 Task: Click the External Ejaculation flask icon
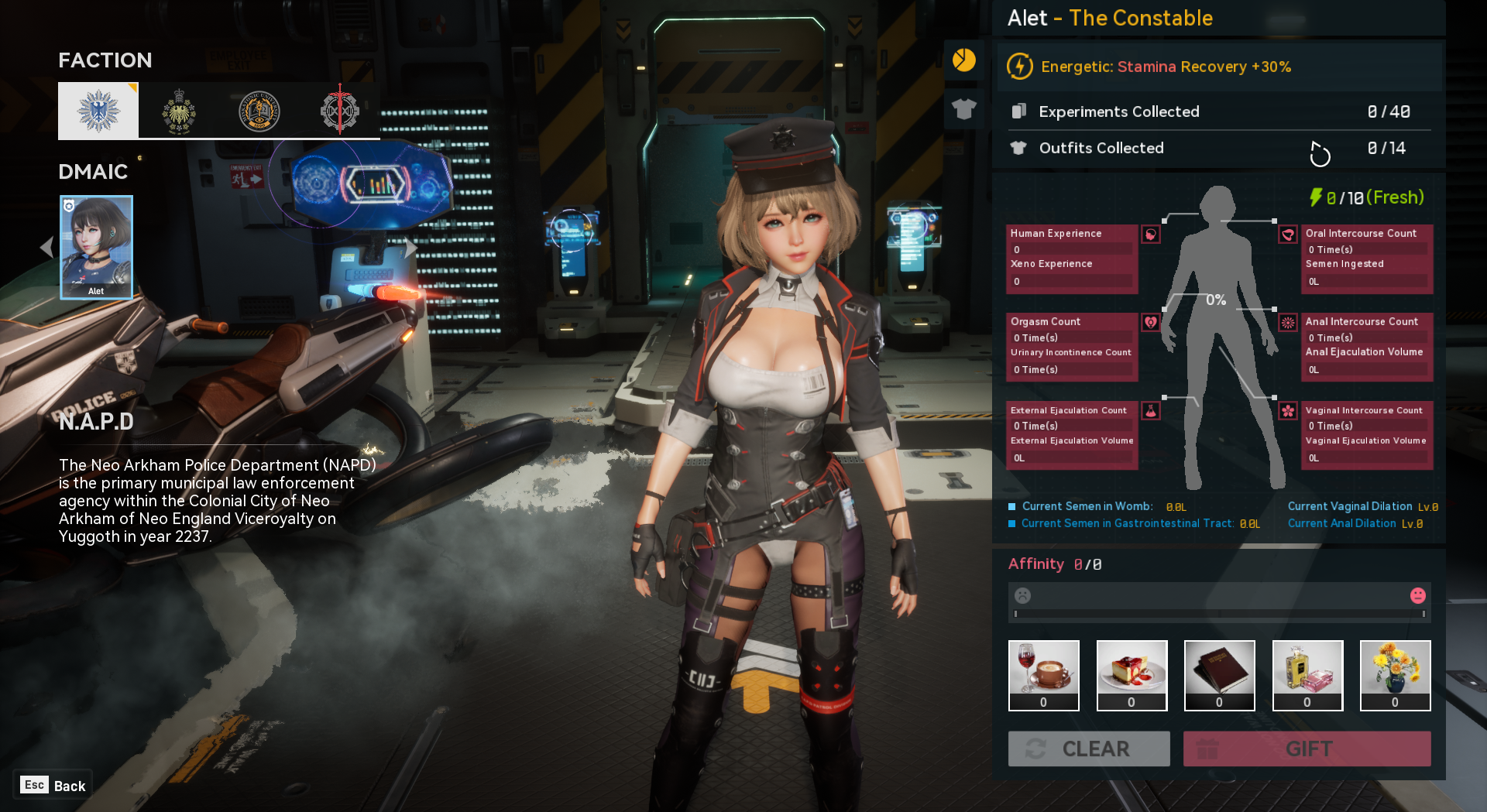(1151, 409)
